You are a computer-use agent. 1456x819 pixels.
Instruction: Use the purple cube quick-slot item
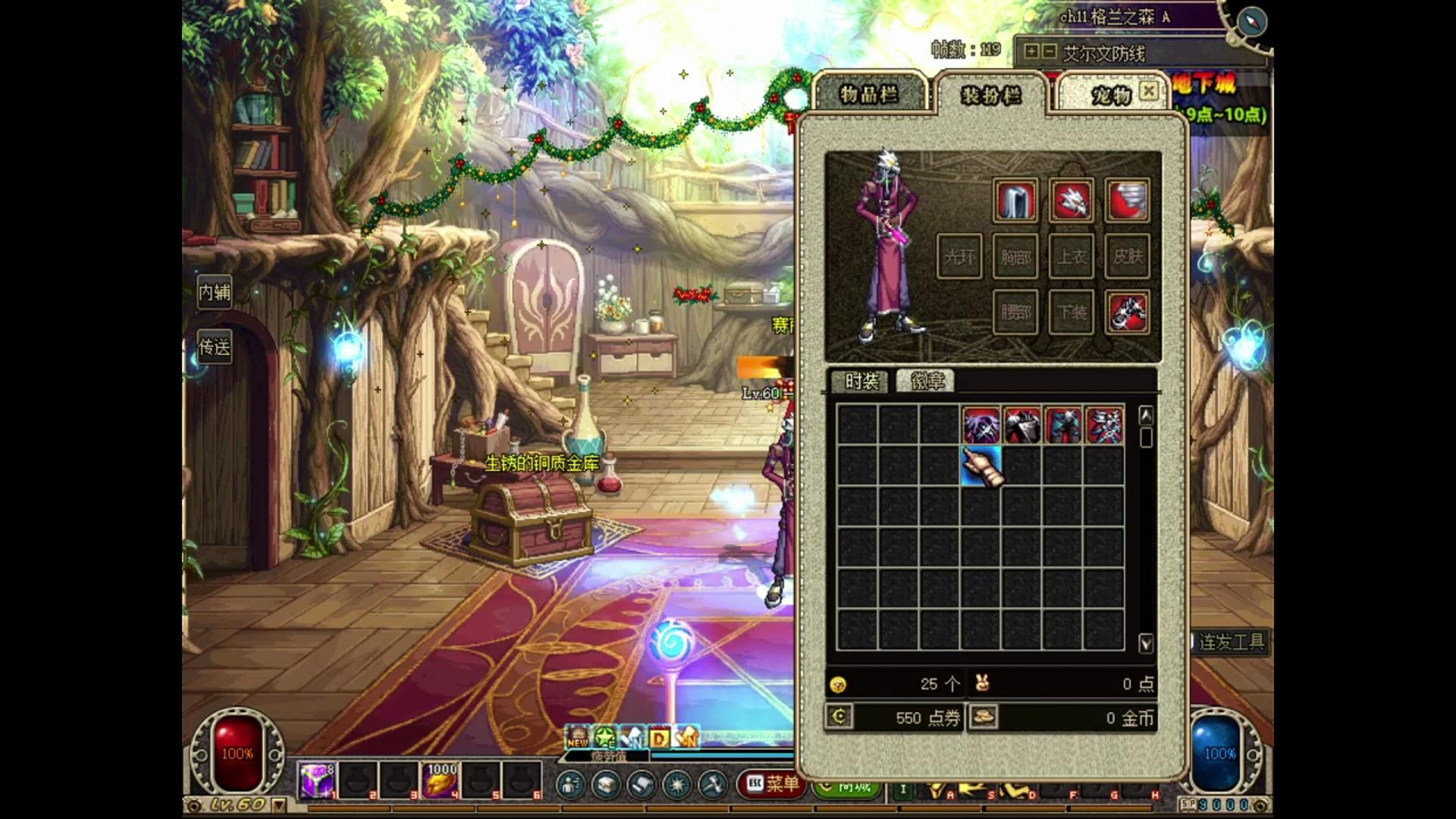pos(316,780)
